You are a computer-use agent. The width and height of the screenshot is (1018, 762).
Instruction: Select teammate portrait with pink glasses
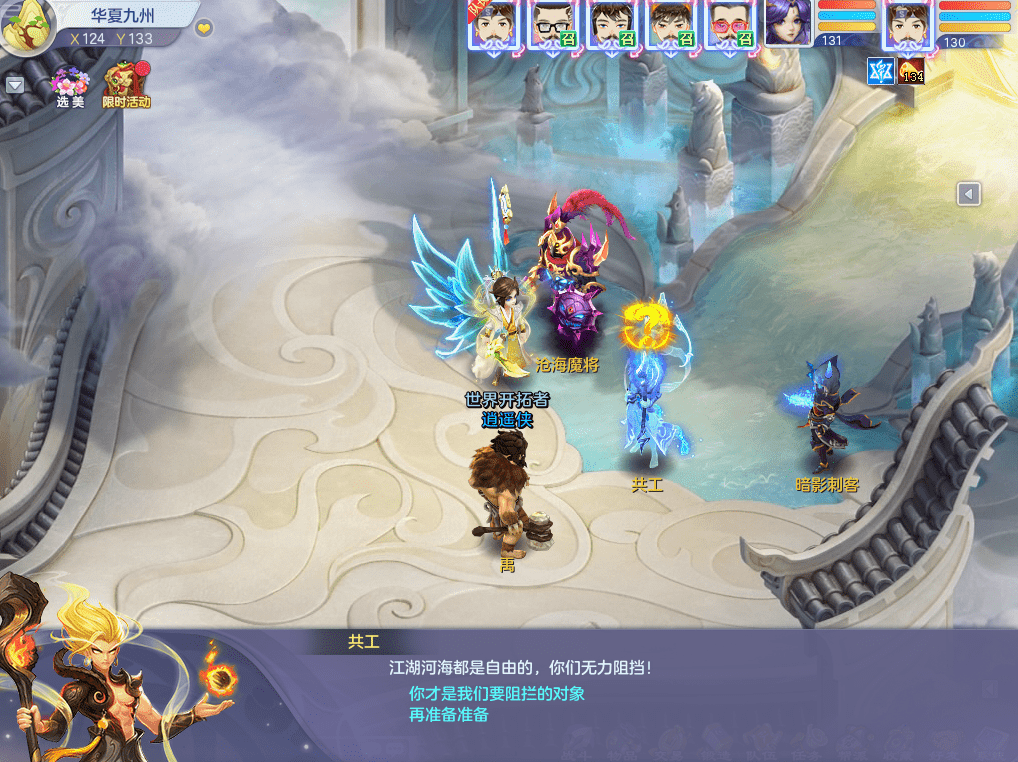click(729, 24)
